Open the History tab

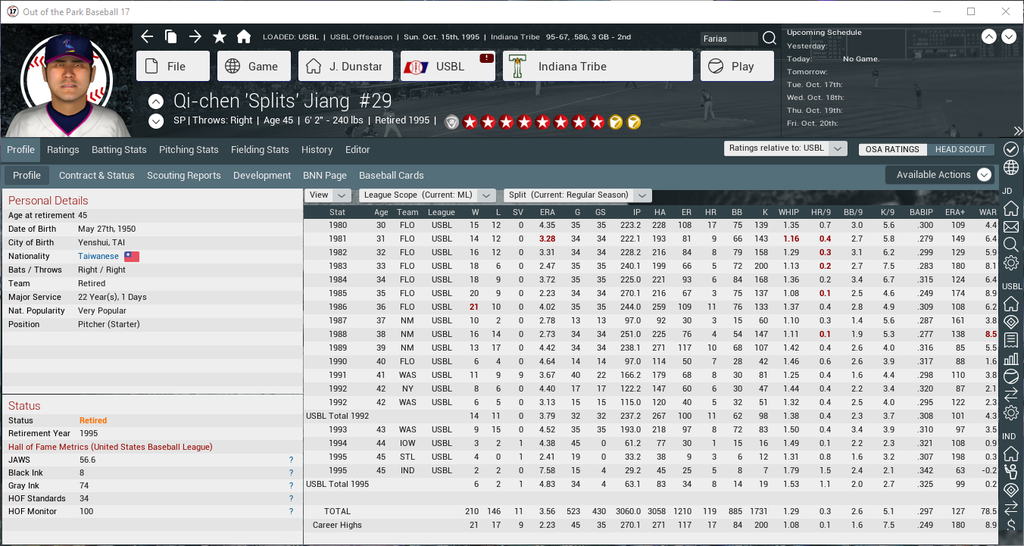pos(317,150)
